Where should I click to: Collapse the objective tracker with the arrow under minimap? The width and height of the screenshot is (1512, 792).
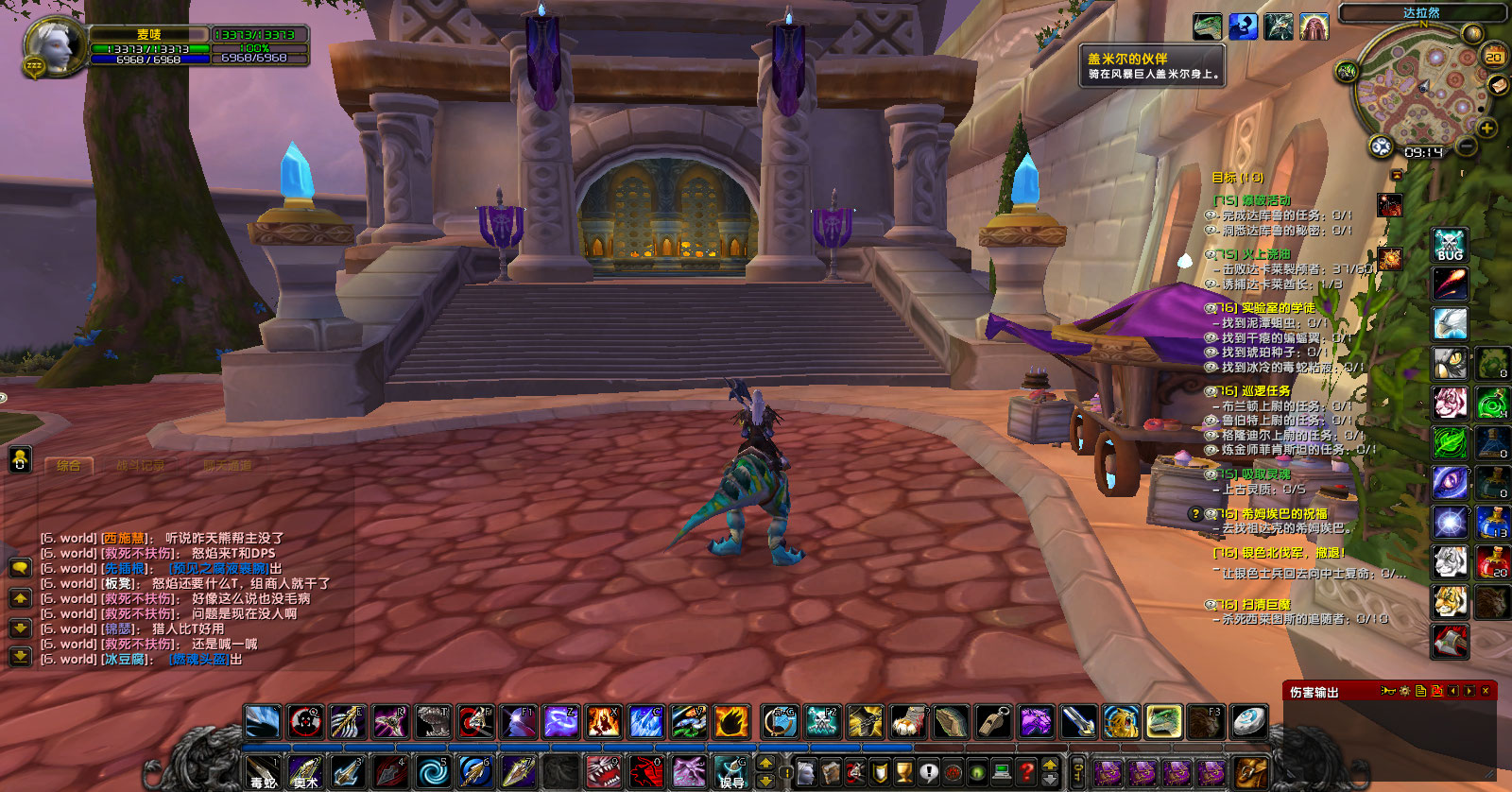tap(1397, 174)
